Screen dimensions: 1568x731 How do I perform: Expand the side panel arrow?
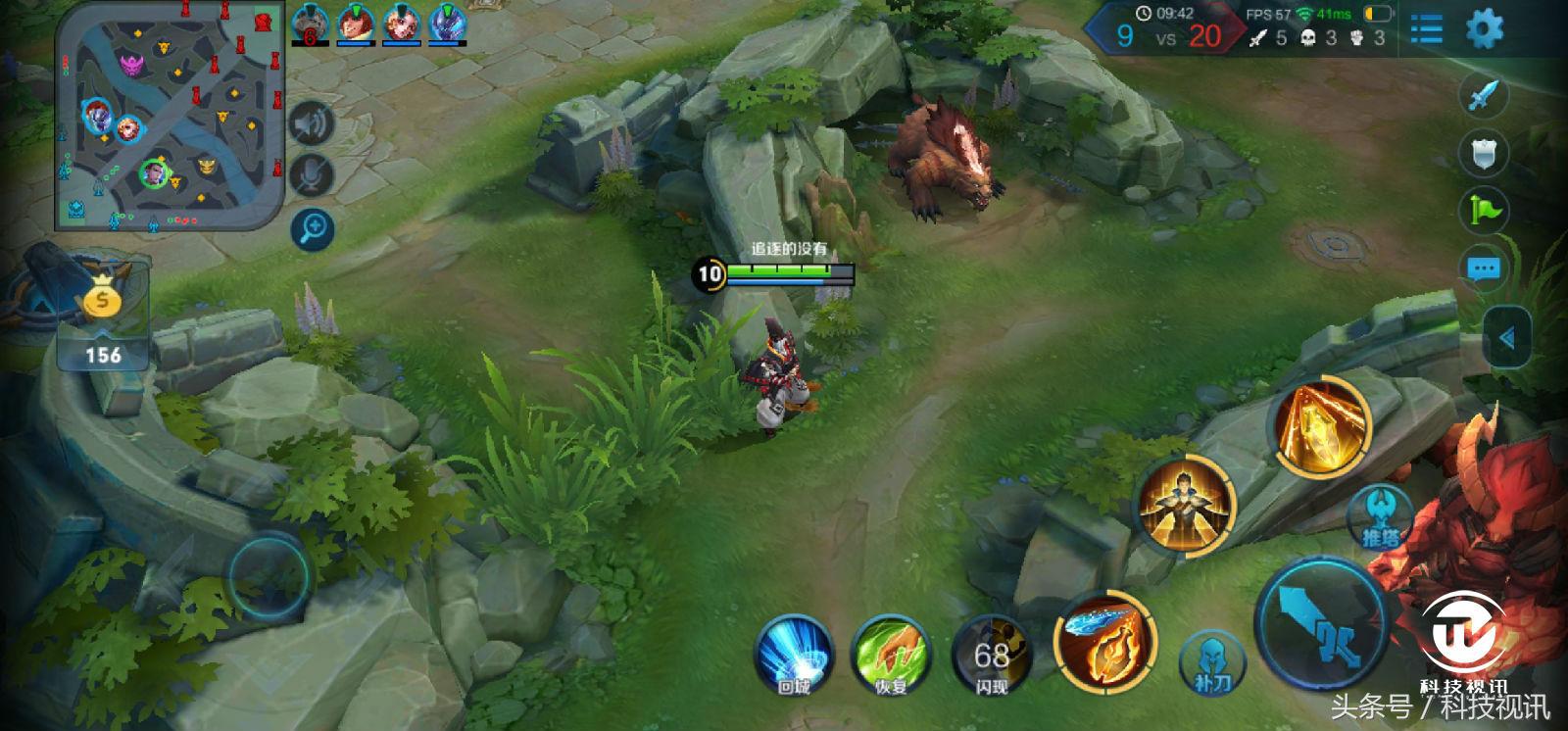pos(1507,338)
